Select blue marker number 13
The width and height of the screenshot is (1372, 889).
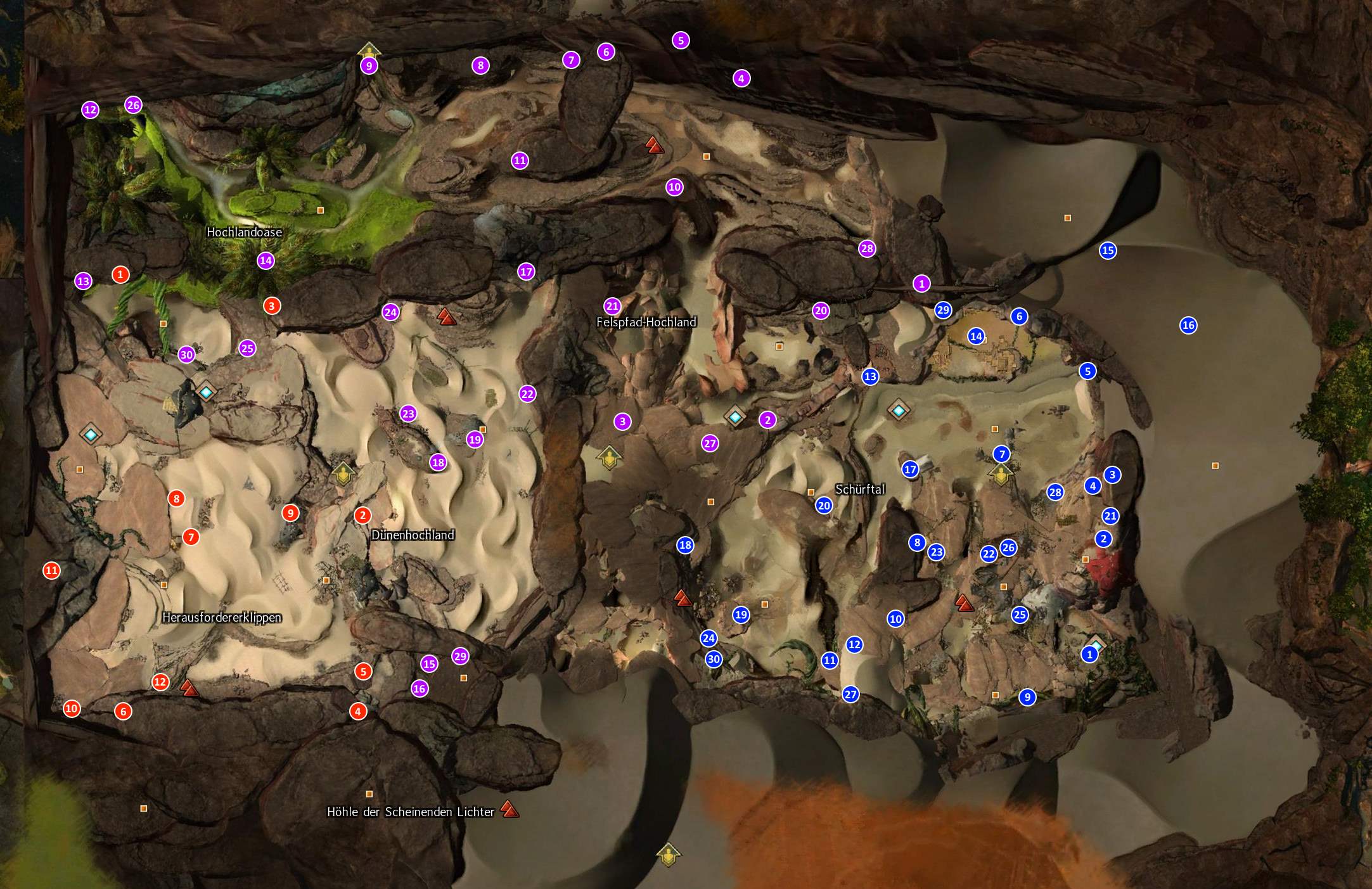870,376
